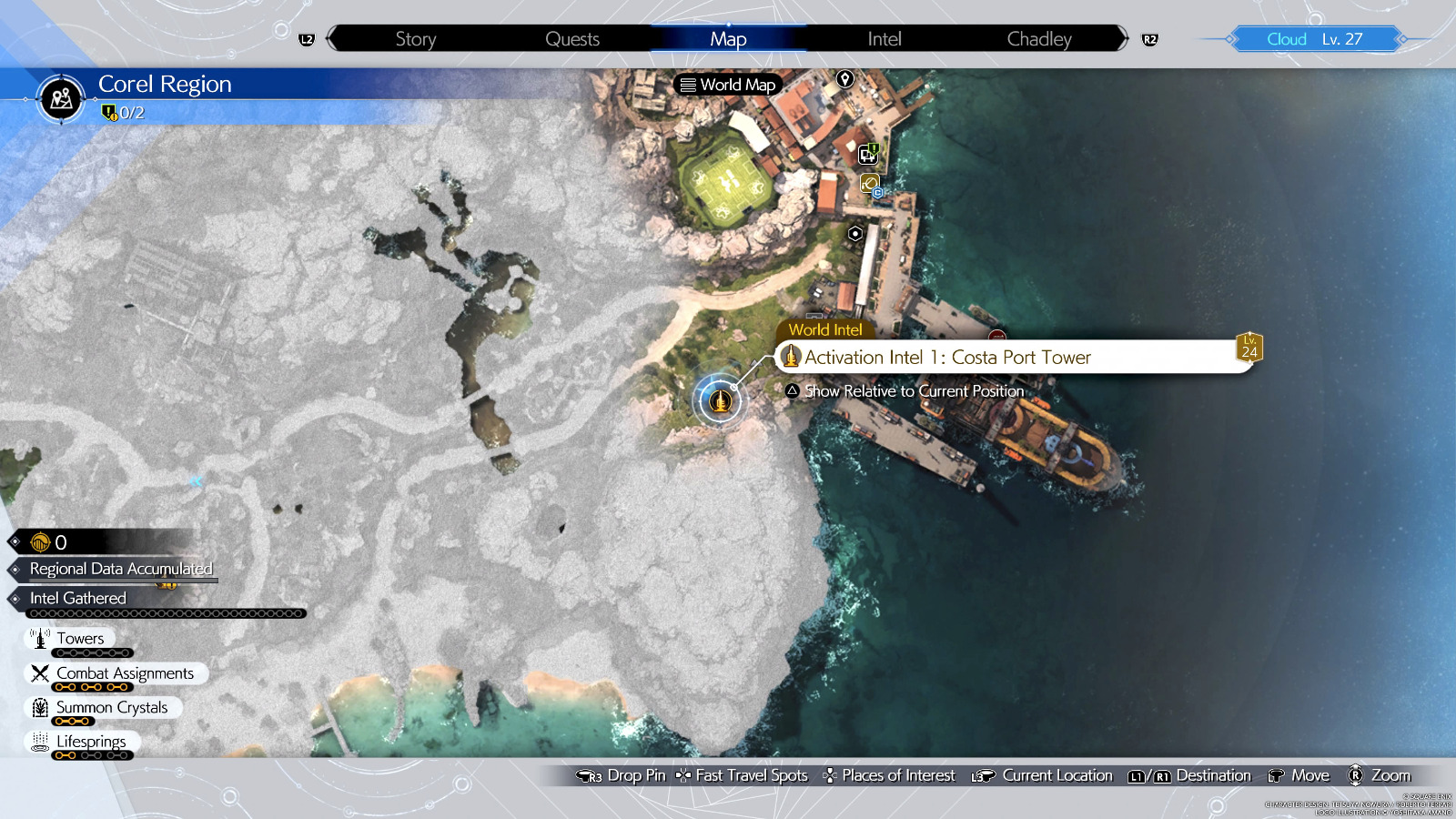
Task: Expand the Intel Gathered progress section
Action: pyautogui.click(x=77, y=598)
